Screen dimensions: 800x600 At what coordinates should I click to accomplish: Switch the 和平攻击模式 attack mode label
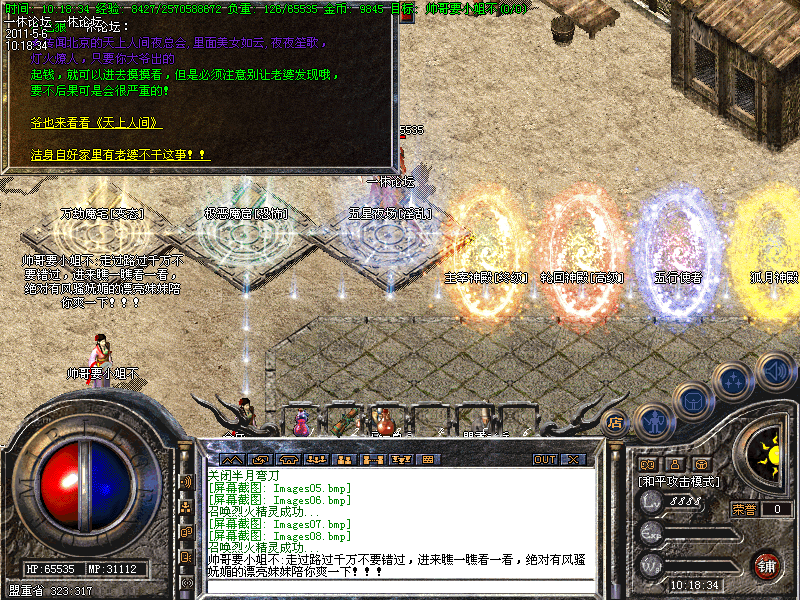[x=680, y=481]
